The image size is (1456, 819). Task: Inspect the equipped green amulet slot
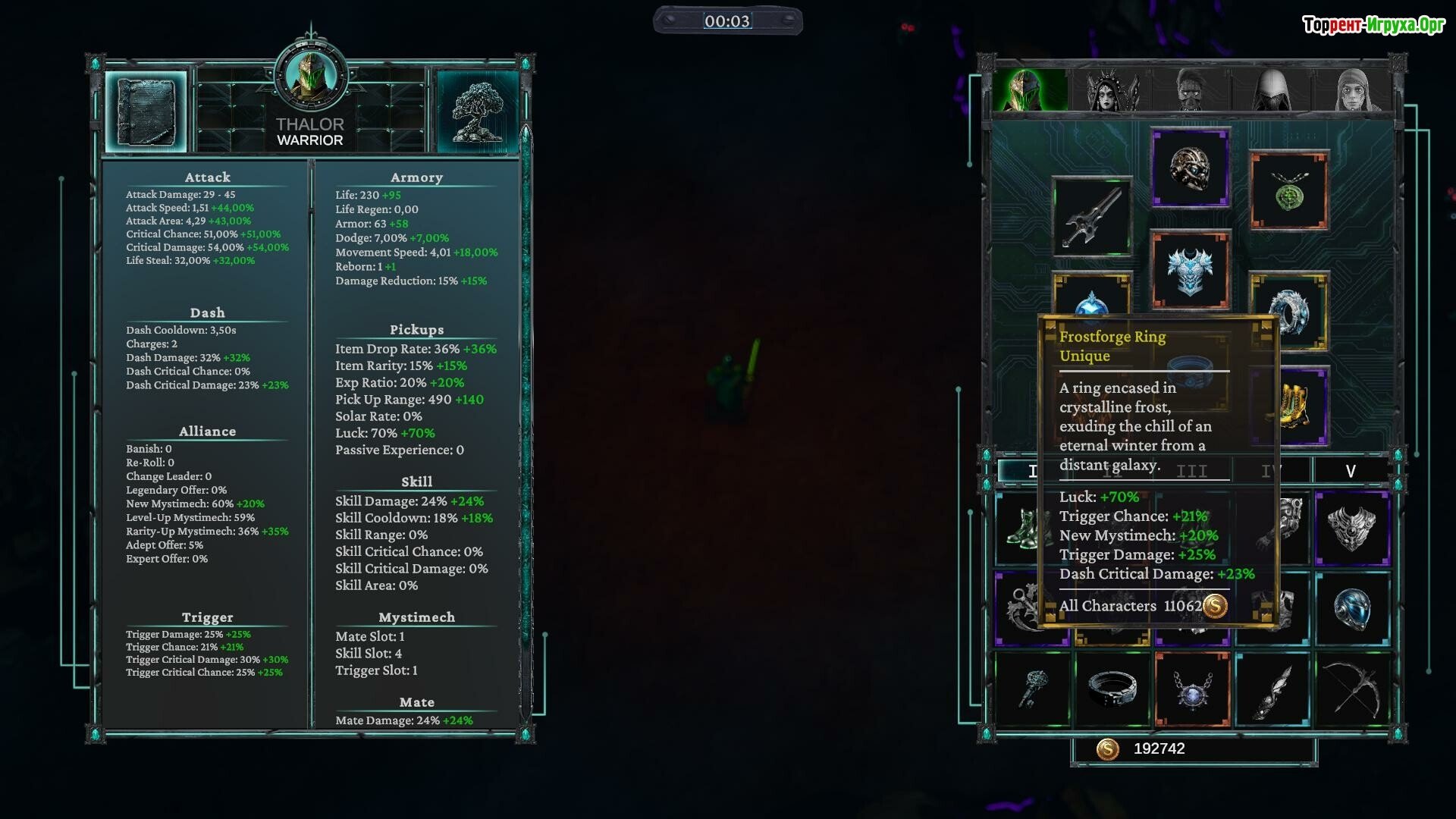pos(1288,191)
